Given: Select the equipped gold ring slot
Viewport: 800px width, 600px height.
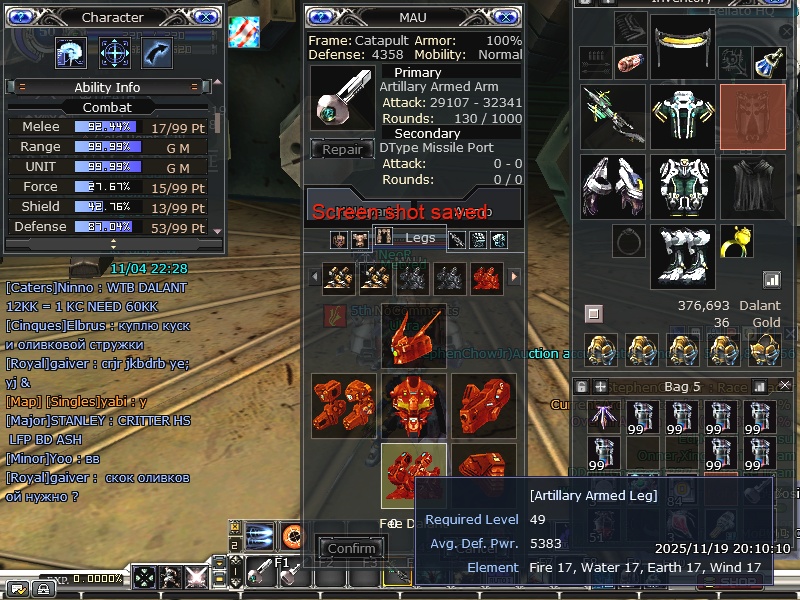Looking at the screenshot, I should point(736,241).
